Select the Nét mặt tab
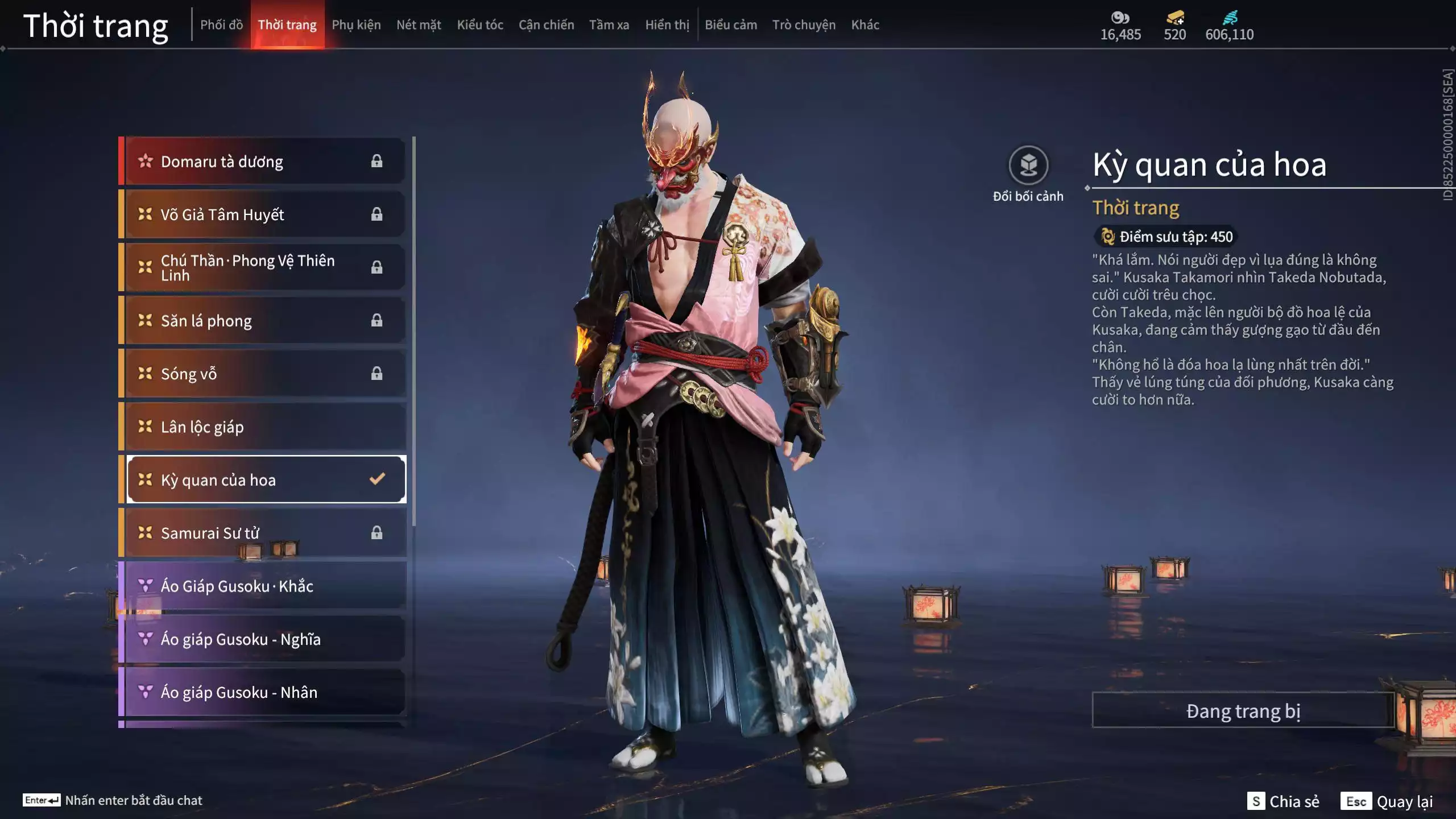 [x=419, y=25]
